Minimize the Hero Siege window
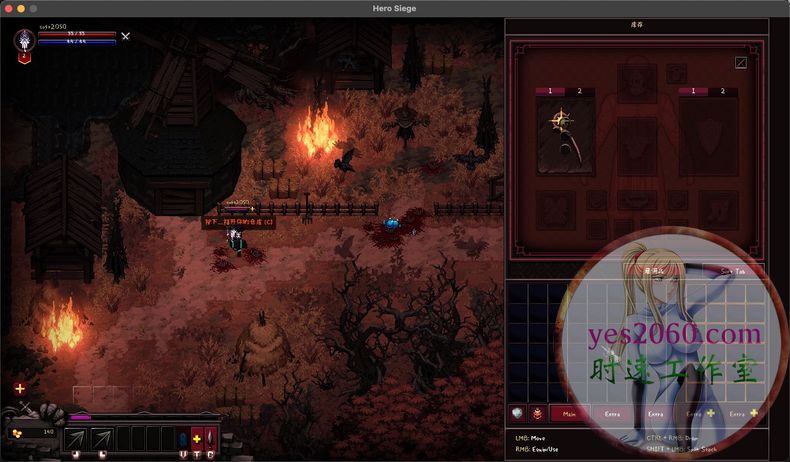 tap(20, 8)
